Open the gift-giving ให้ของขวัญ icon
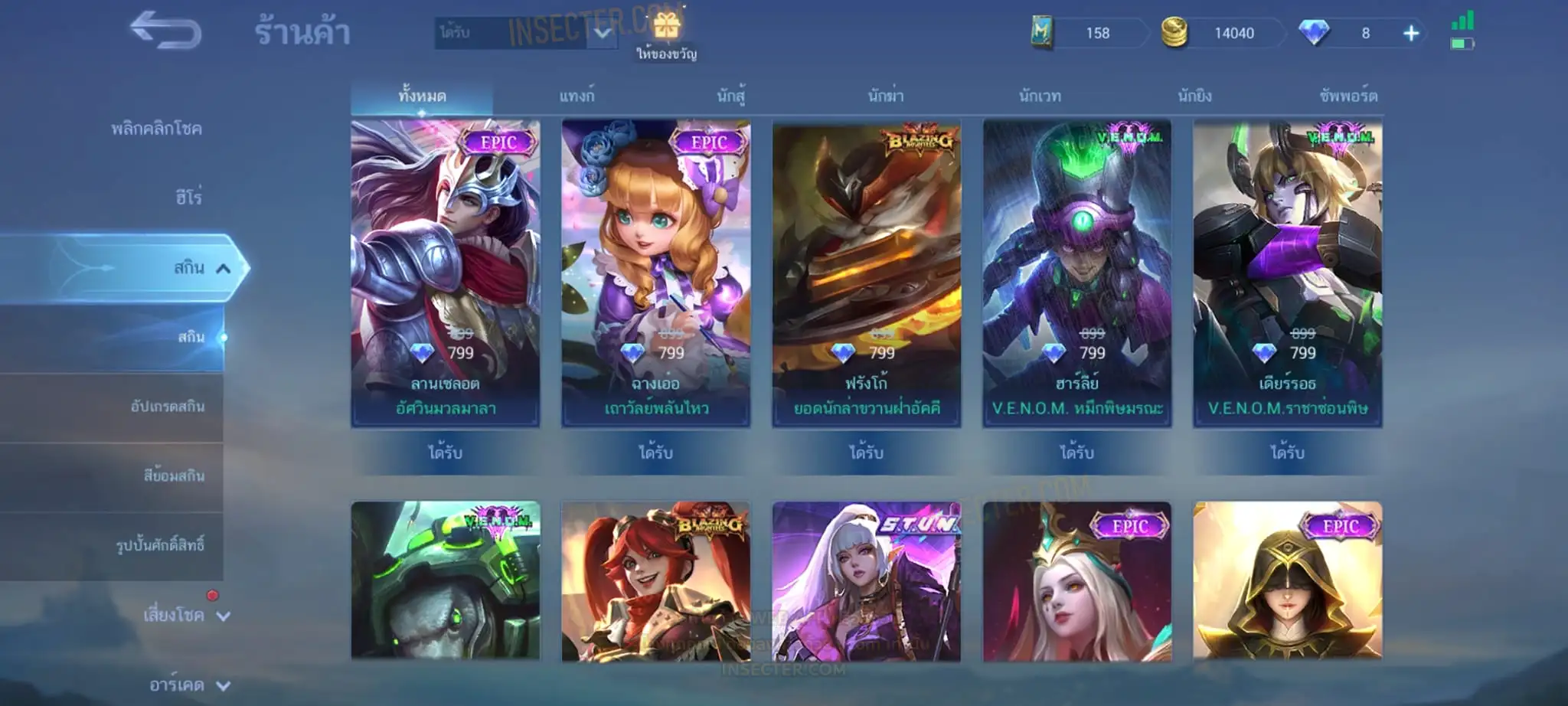The image size is (1568, 706). click(666, 34)
